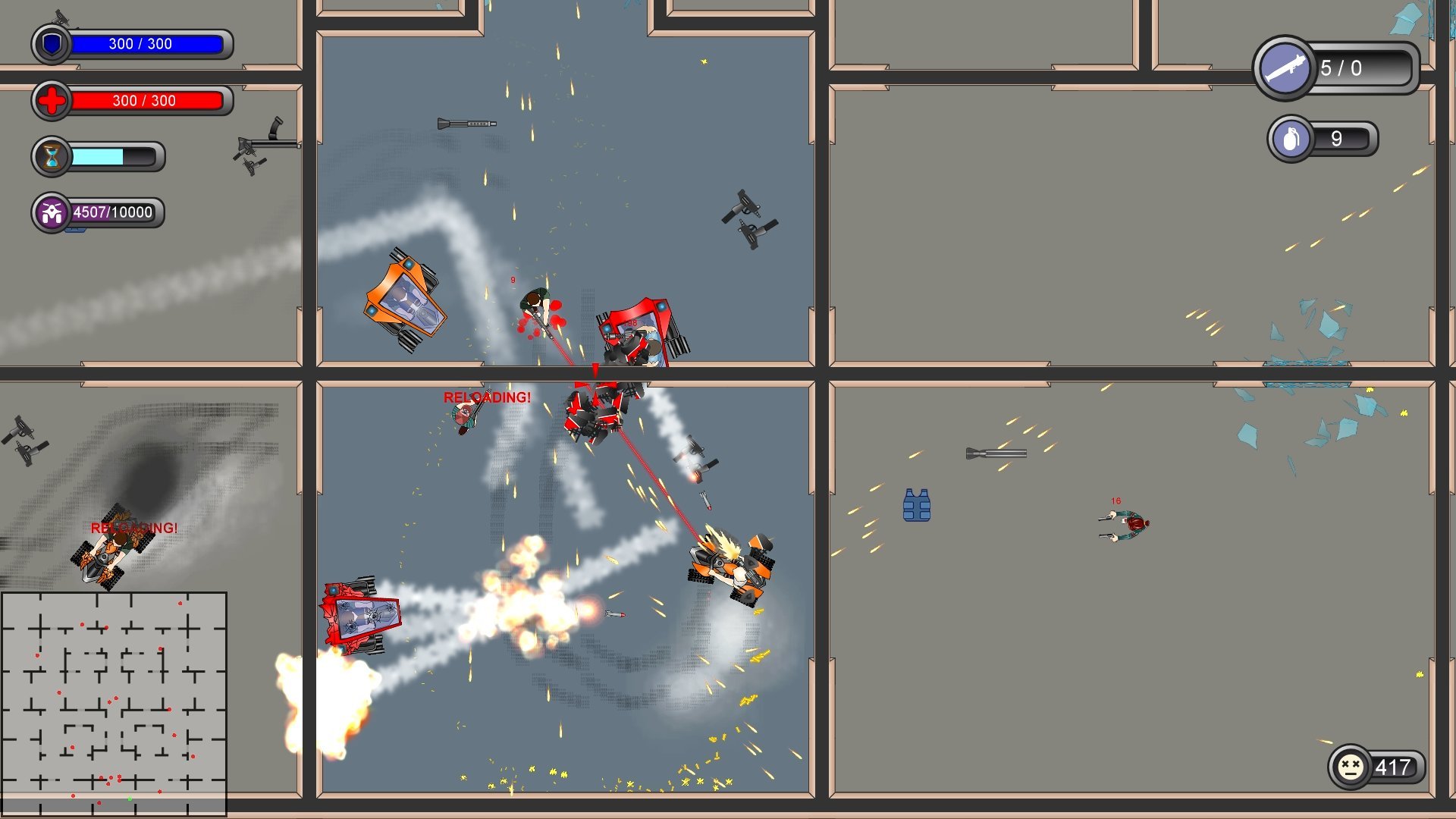Expand the minimap in the corner

click(115, 705)
